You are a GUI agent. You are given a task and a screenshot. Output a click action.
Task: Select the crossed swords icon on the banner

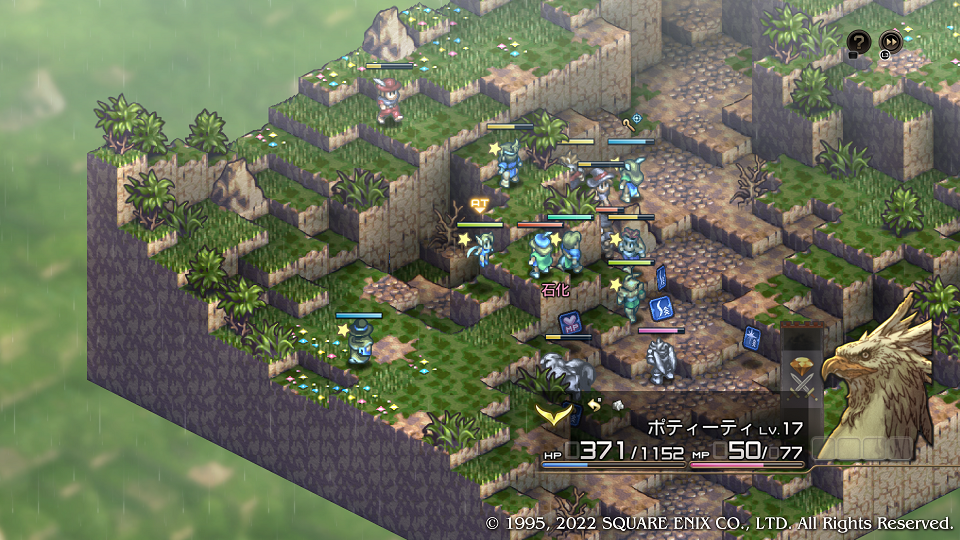[802, 384]
